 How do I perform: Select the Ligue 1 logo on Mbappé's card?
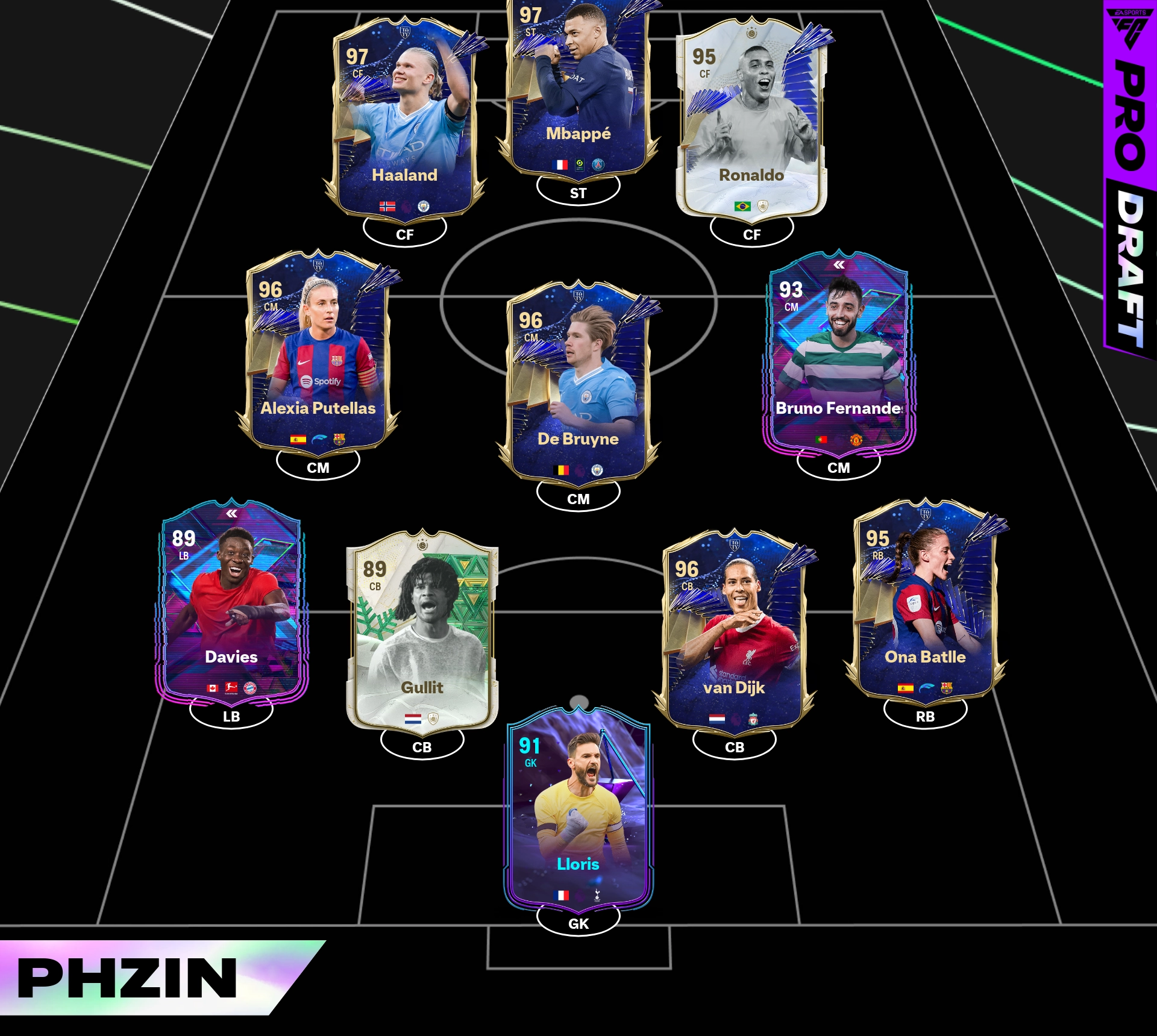tap(580, 164)
